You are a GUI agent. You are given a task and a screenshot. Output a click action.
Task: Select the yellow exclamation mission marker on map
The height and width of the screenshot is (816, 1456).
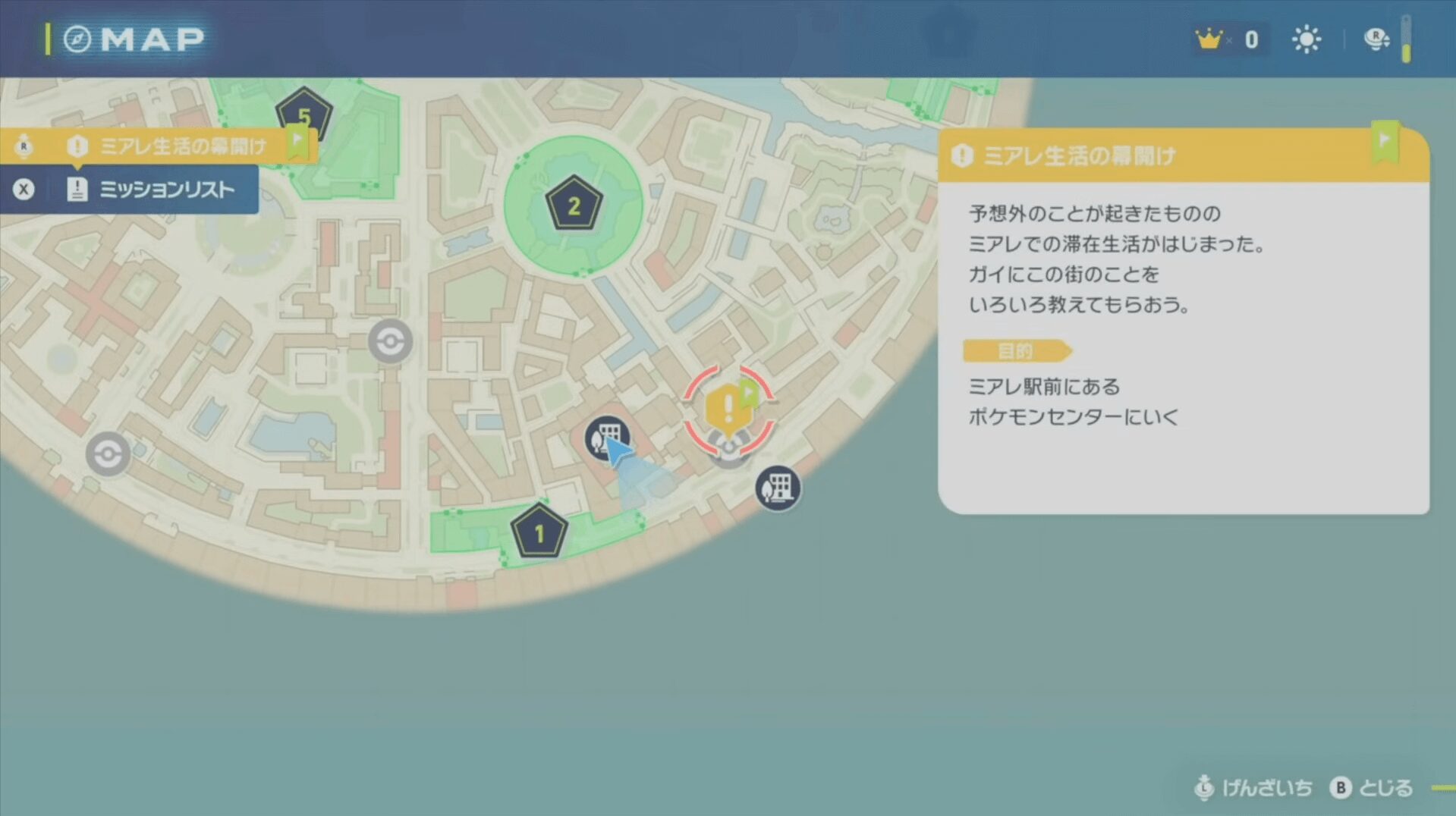(x=727, y=407)
